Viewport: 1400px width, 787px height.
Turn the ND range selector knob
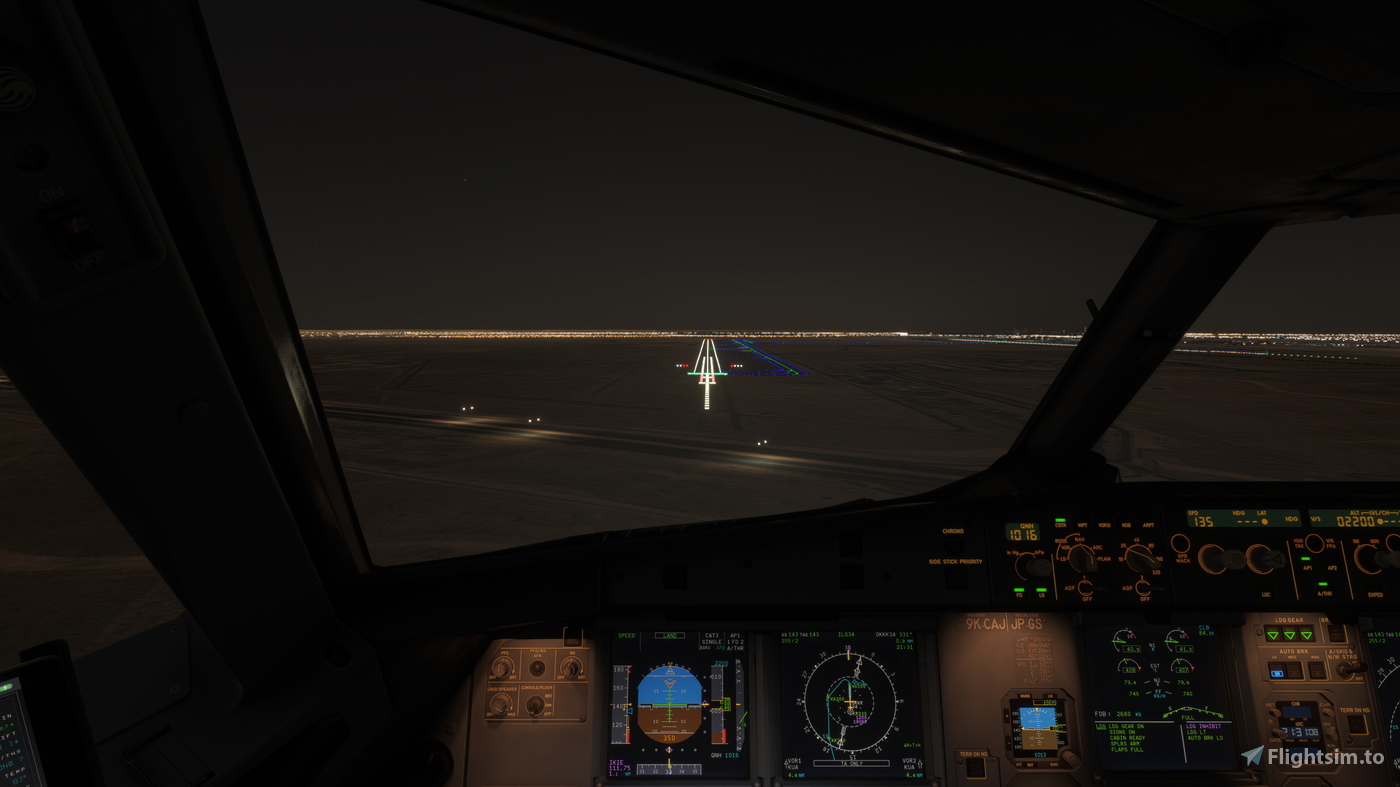1142,558
